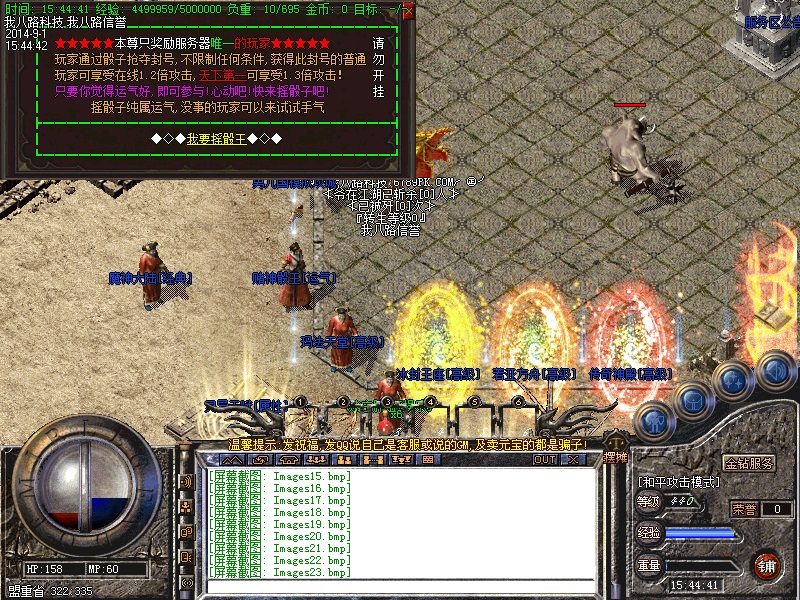The width and height of the screenshot is (800, 600).
Task: Open the skills sparkle icon
Action: point(732,381)
